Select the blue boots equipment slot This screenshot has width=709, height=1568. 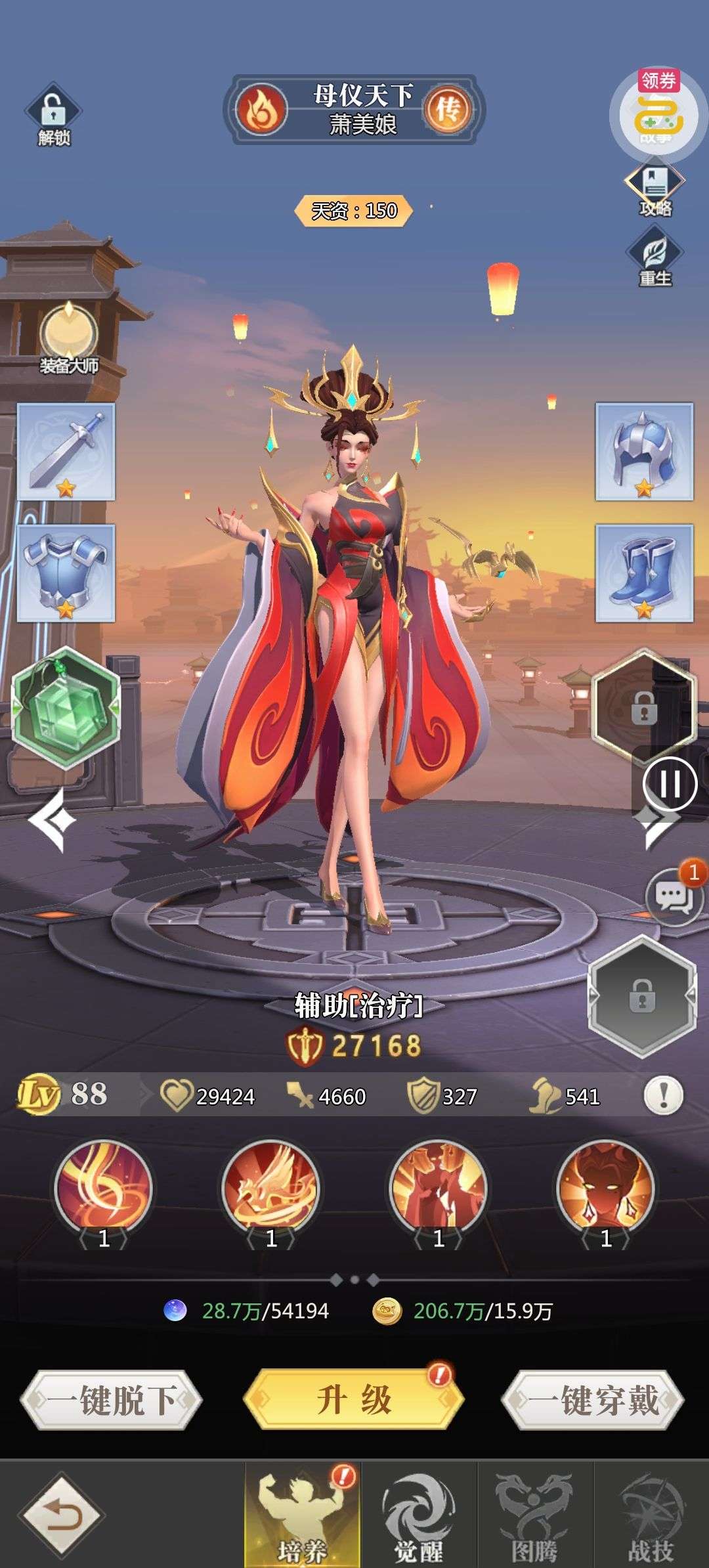pos(644,573)
